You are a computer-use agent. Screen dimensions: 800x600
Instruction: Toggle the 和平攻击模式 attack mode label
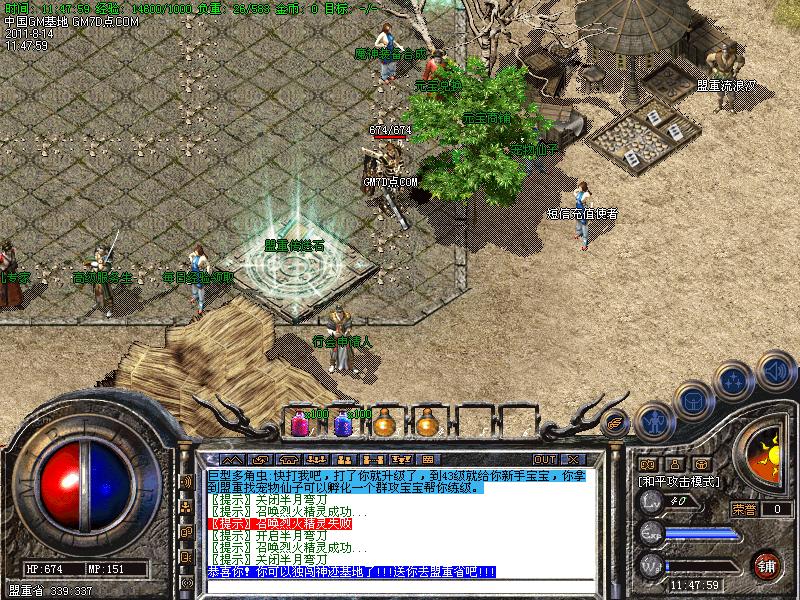[x=680, y=481]
